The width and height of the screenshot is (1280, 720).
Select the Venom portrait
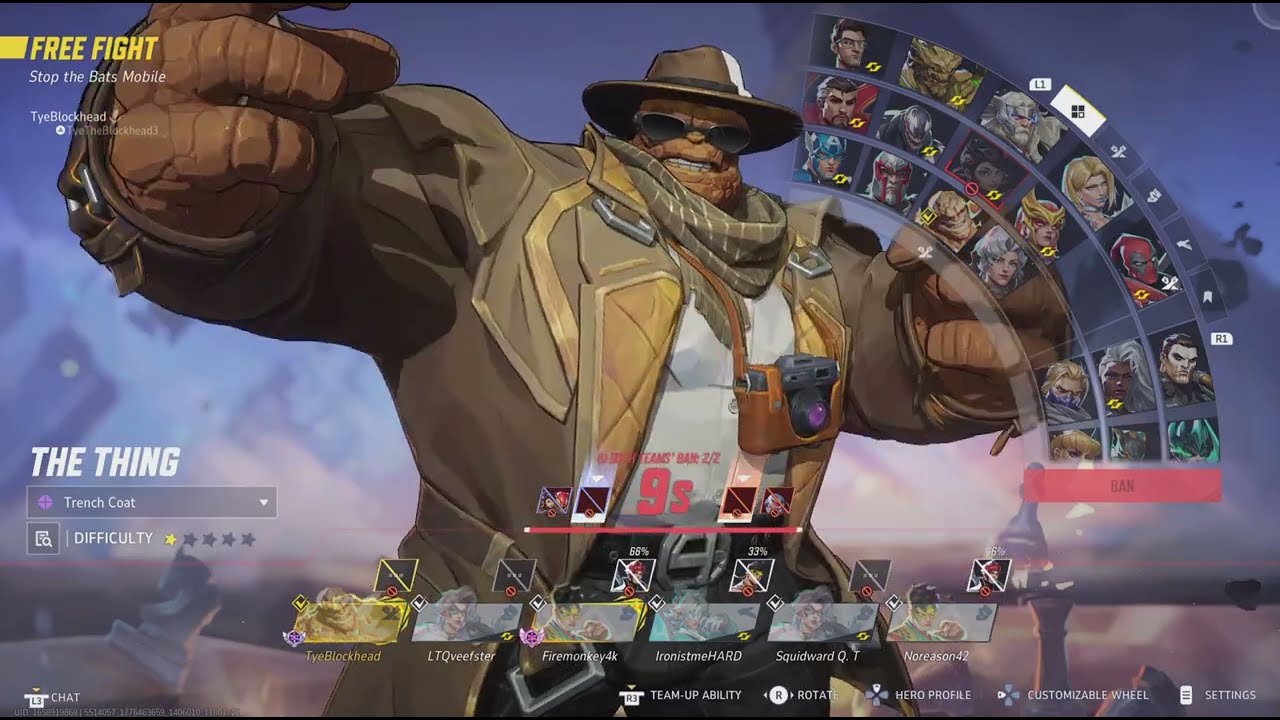click(909, 130)
